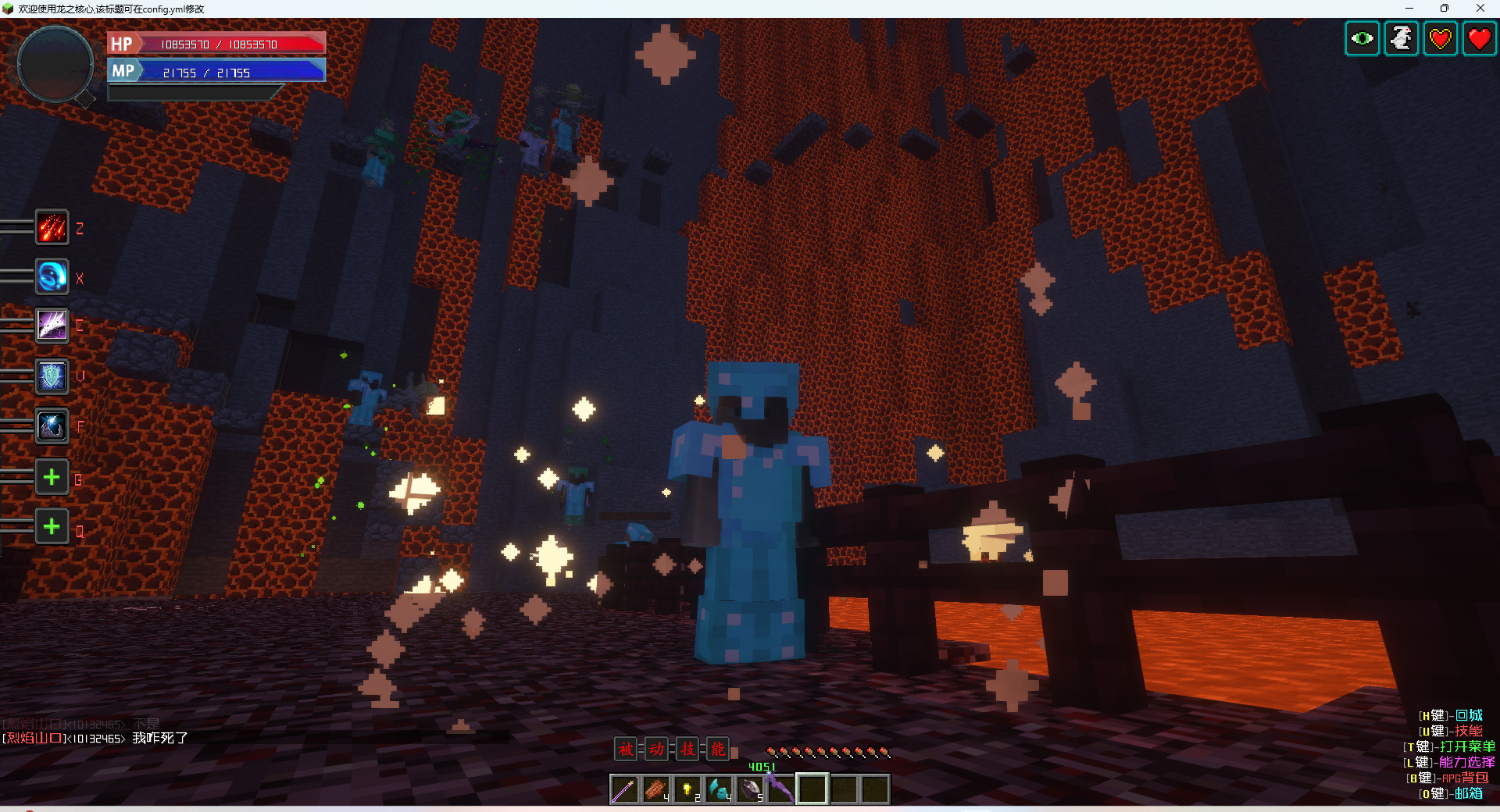Viewport: 1500px width, 812px height.
Task: Activate the red meteor shower skill
Action: click(x=52, y=228)
